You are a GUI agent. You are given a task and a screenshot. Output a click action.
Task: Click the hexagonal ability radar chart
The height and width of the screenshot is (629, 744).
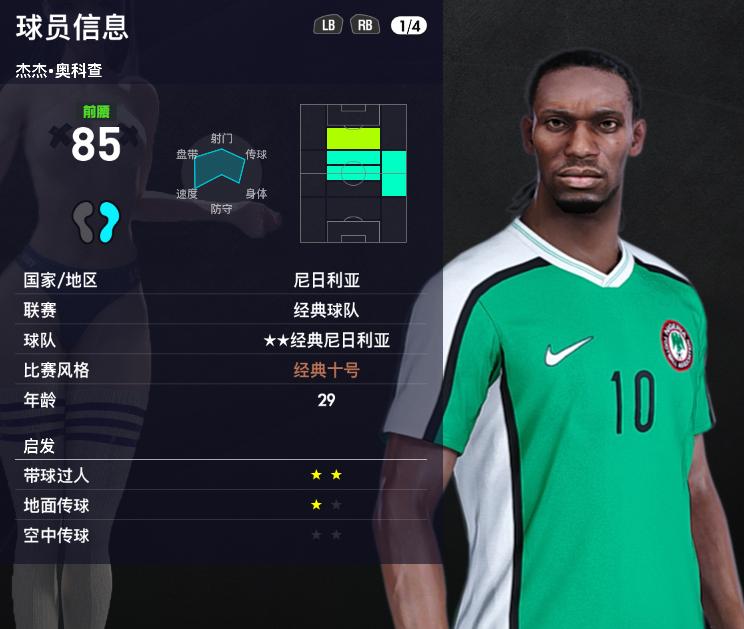click(222, 170)
